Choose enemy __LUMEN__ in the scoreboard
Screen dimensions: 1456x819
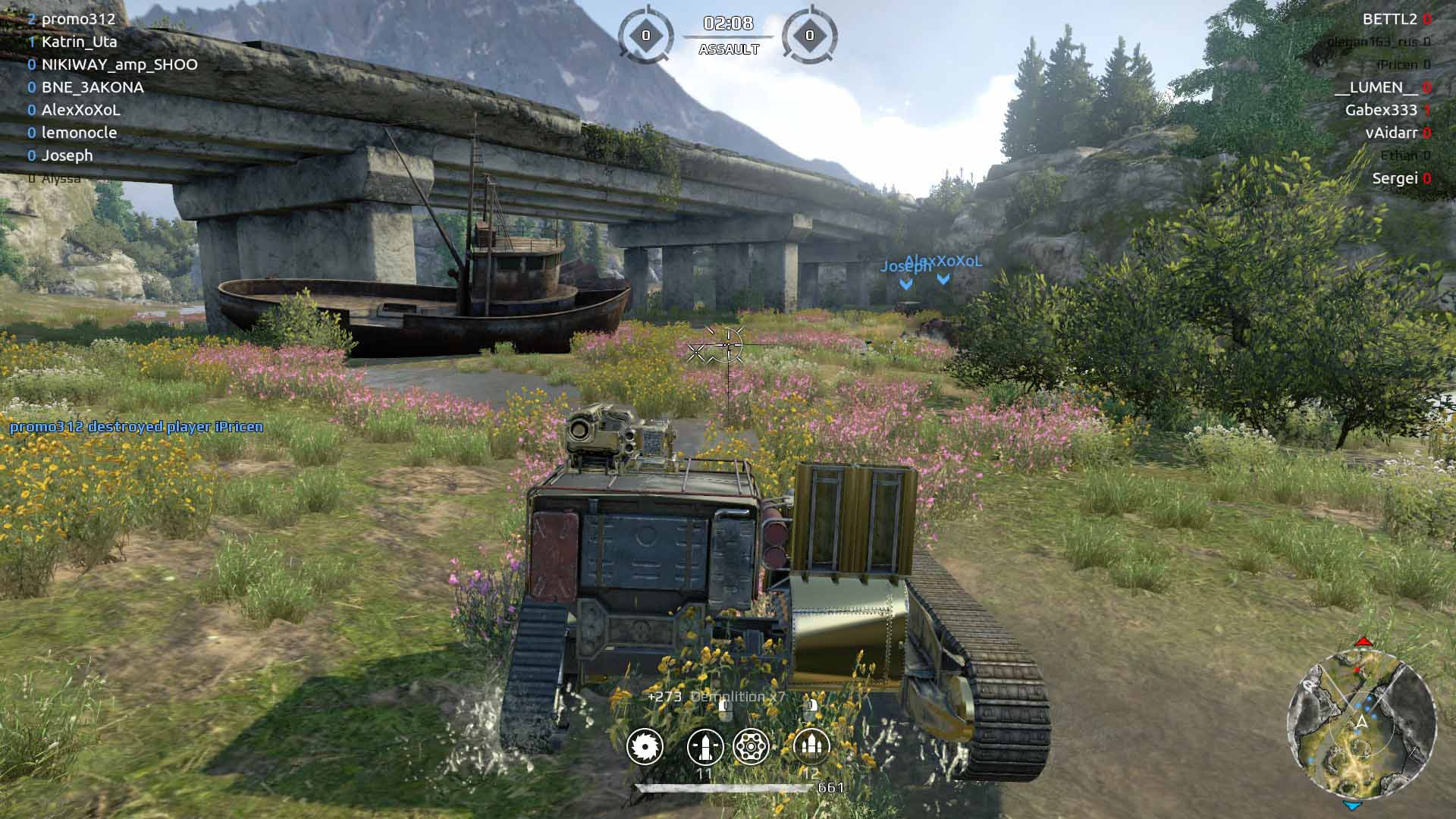[x=1375, y=87]
